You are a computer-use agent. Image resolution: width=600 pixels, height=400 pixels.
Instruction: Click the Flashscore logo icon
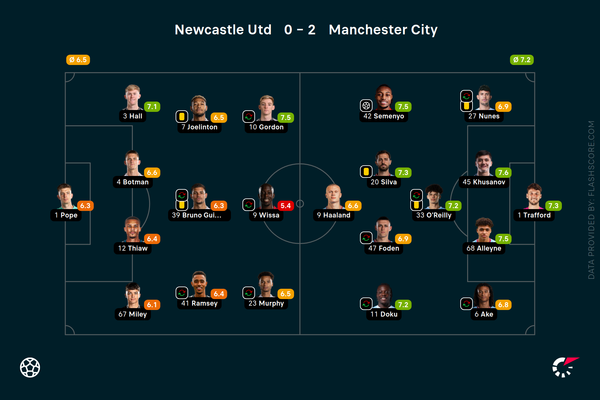(x=565, y=366)
